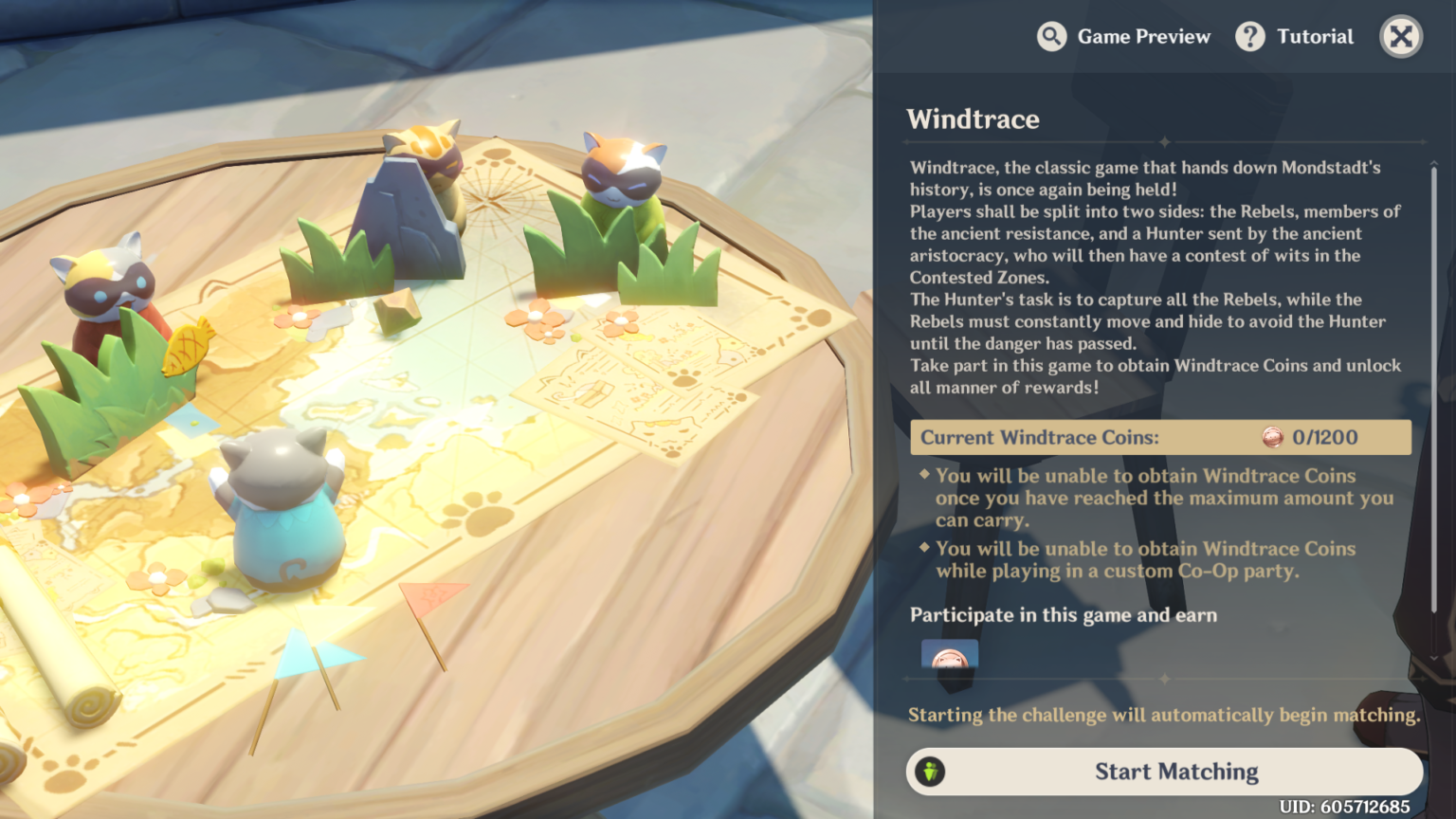The image size is (1456, 819).
Task: Click the X icon to close Windtrace panel
Action: pyautogui.click(x=1400, y=36)
